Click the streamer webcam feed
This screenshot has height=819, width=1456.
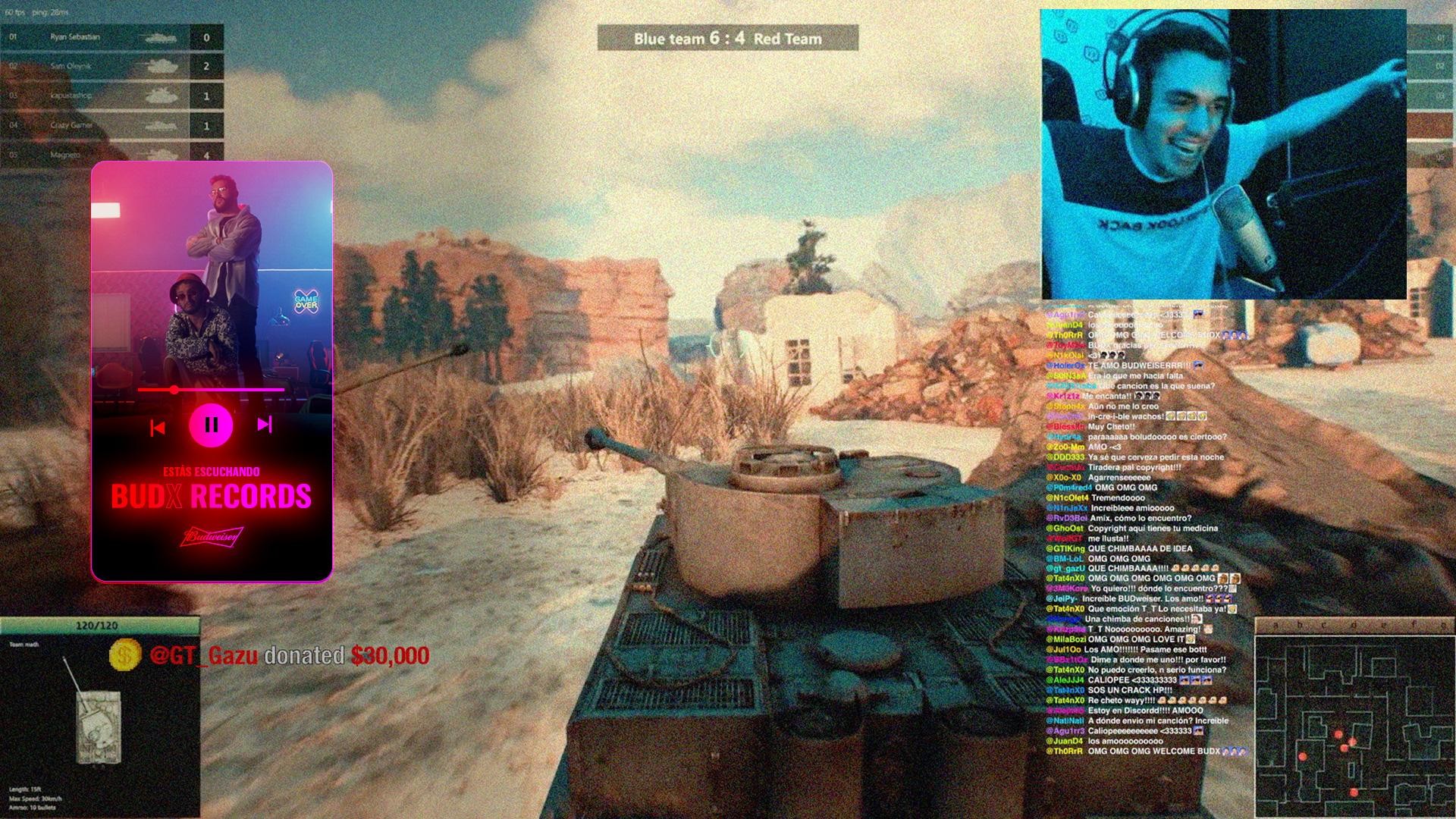pos(1223,154)
